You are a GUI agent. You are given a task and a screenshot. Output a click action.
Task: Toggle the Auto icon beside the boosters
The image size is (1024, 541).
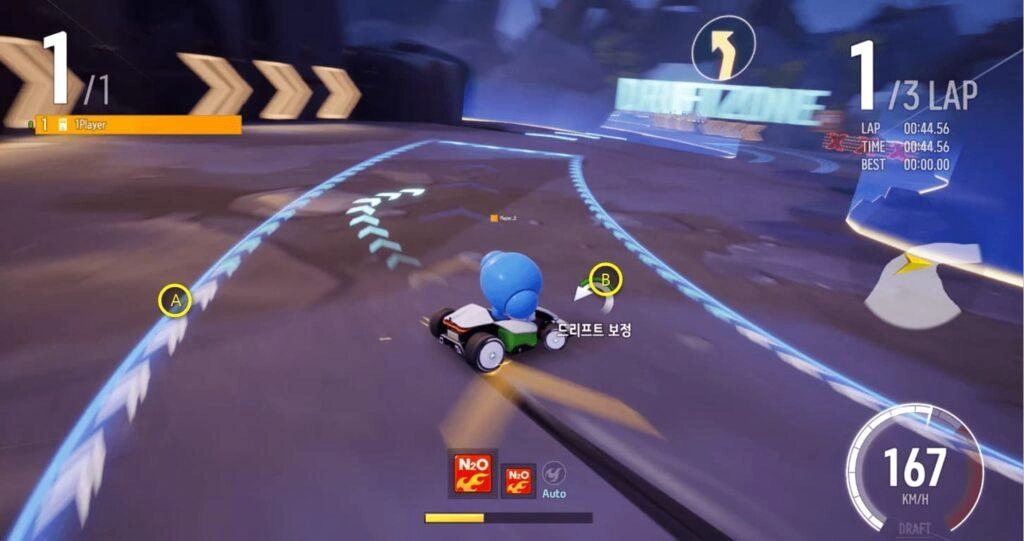point(554,476)
